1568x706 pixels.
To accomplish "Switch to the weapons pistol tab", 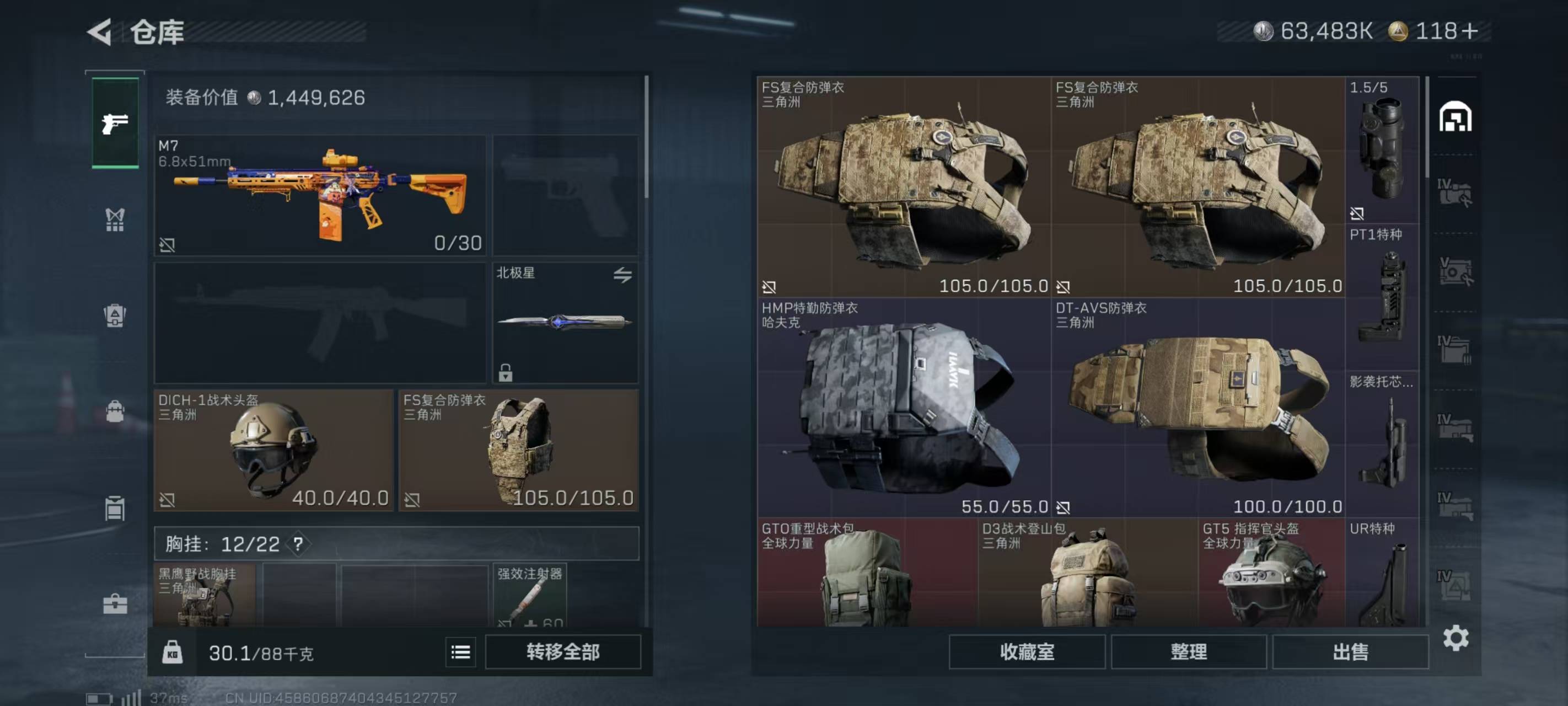I will pyautogui.click(x=115, y=123).
